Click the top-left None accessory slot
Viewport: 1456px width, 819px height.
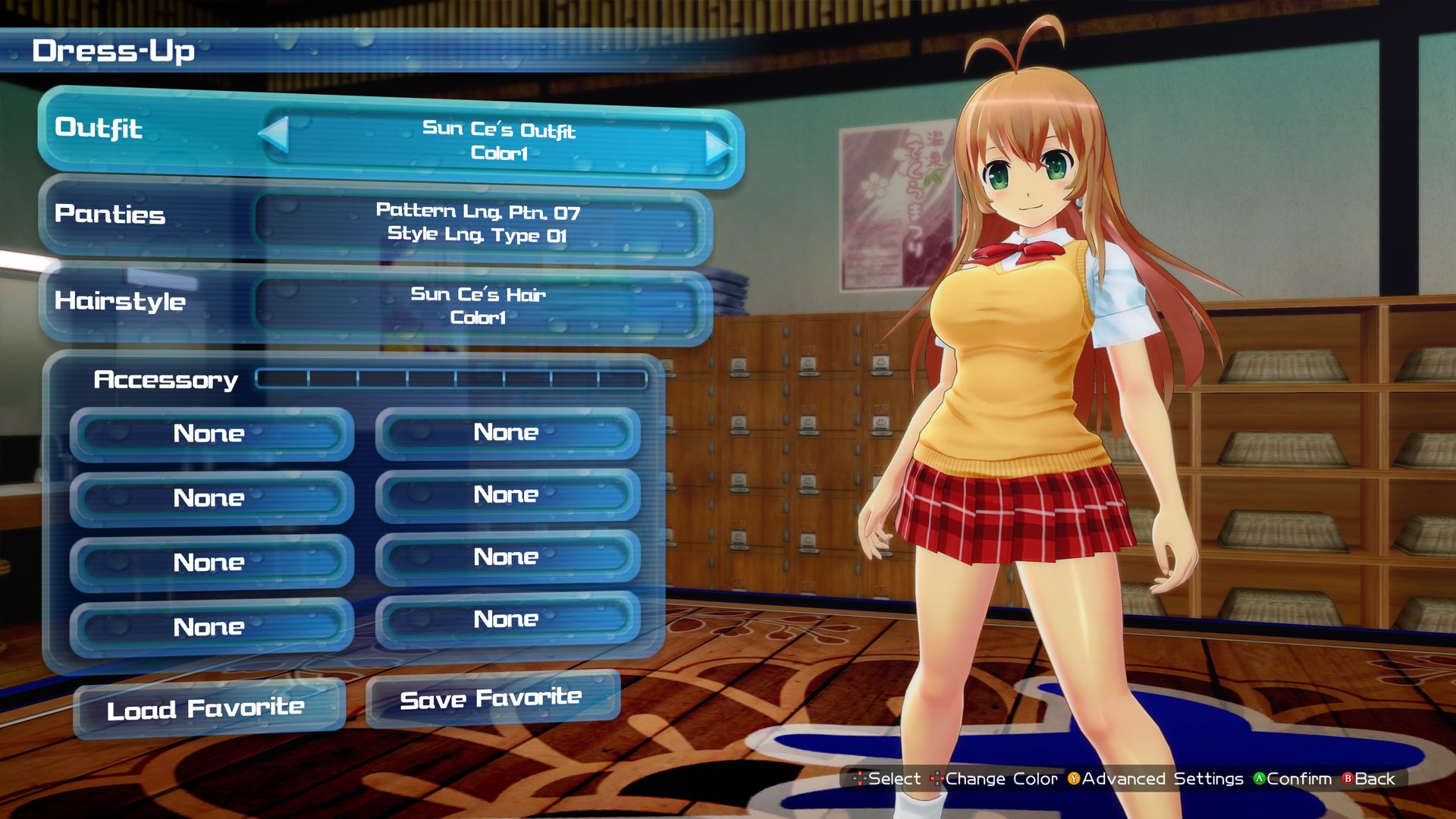pos(210,434)
